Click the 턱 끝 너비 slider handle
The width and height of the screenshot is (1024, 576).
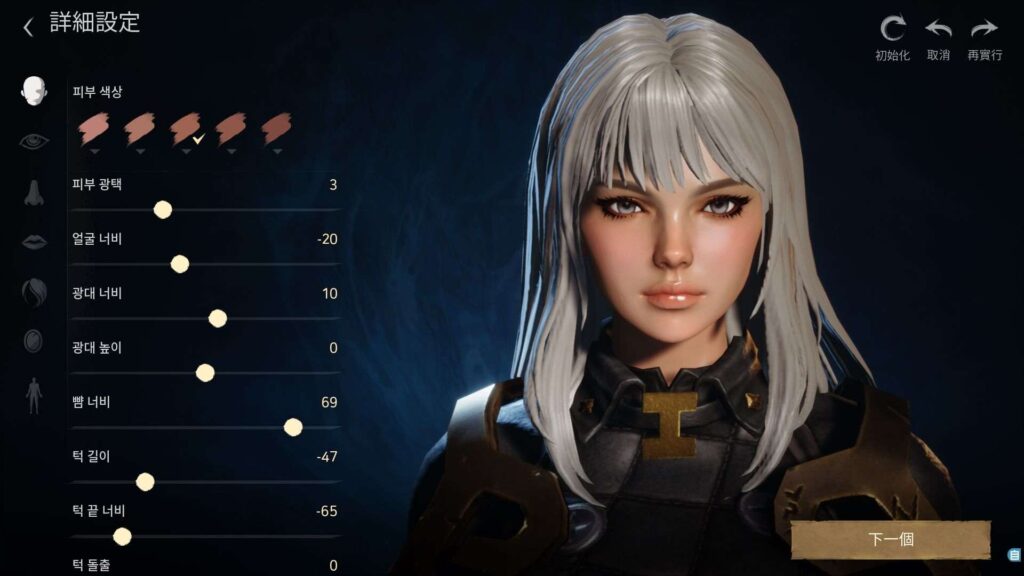(122, 537)
